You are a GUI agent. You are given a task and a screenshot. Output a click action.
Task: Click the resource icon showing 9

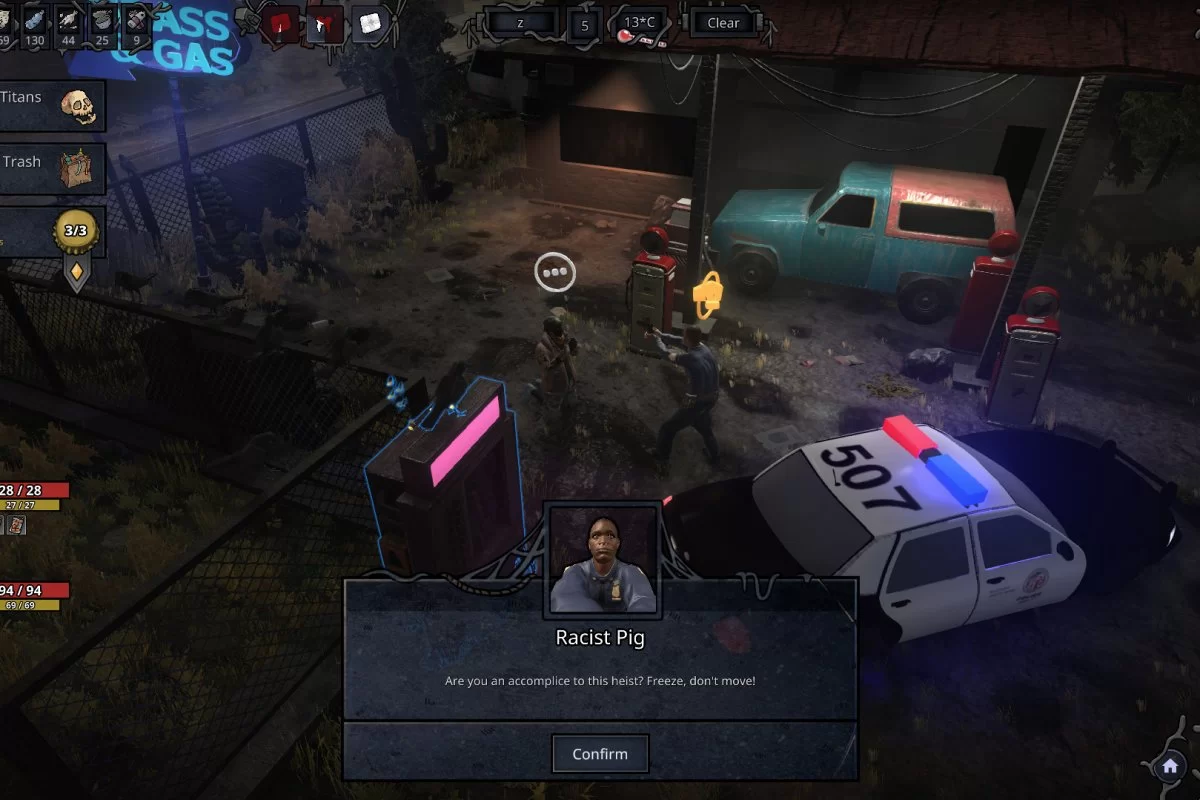pos(137,24)
